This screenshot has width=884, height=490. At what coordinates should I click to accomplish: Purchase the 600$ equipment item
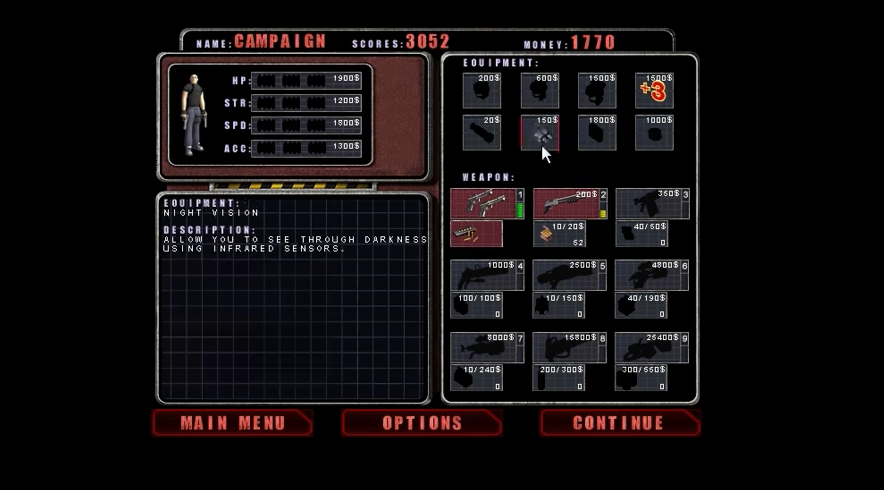pos(540,90)
